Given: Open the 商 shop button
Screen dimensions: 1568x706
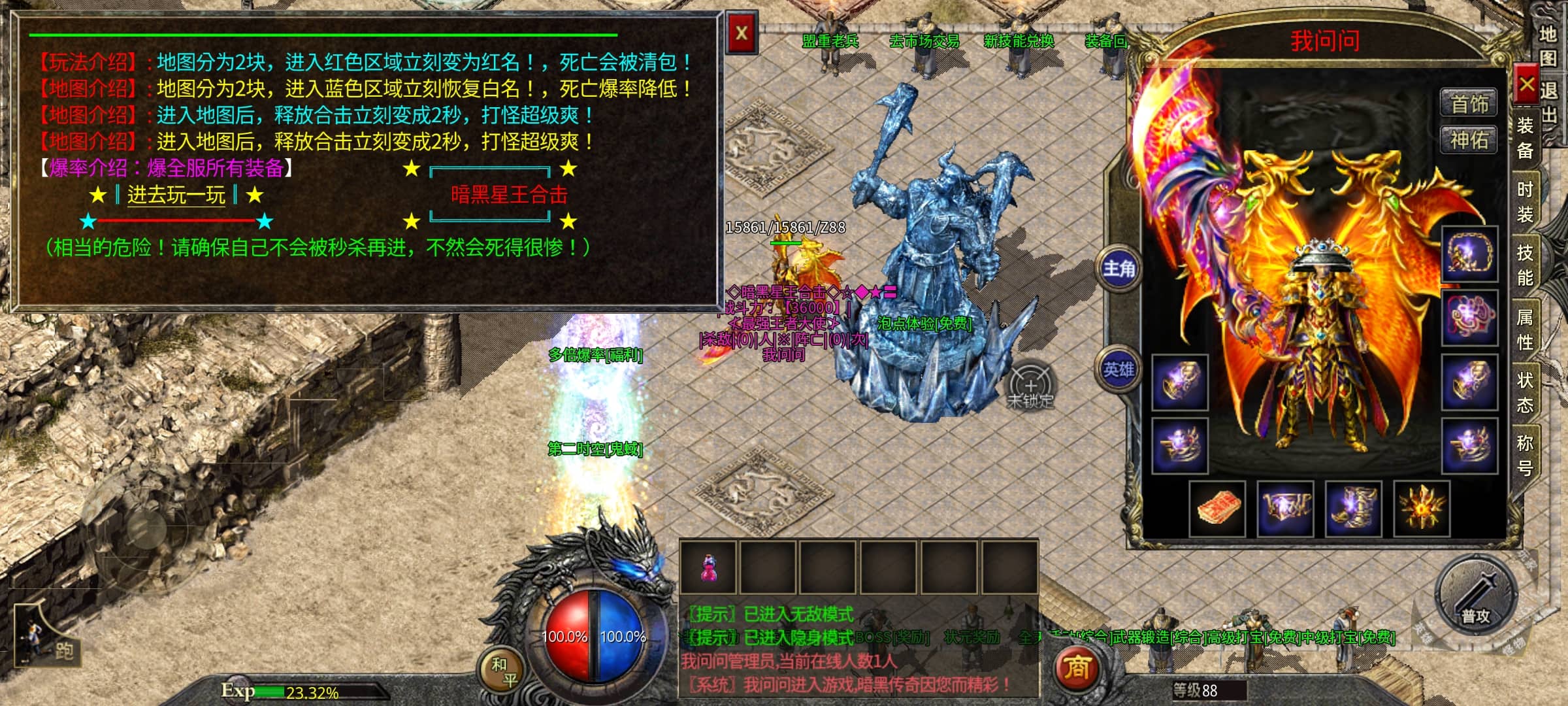Looking at the screenshot, I should 1077,667.
